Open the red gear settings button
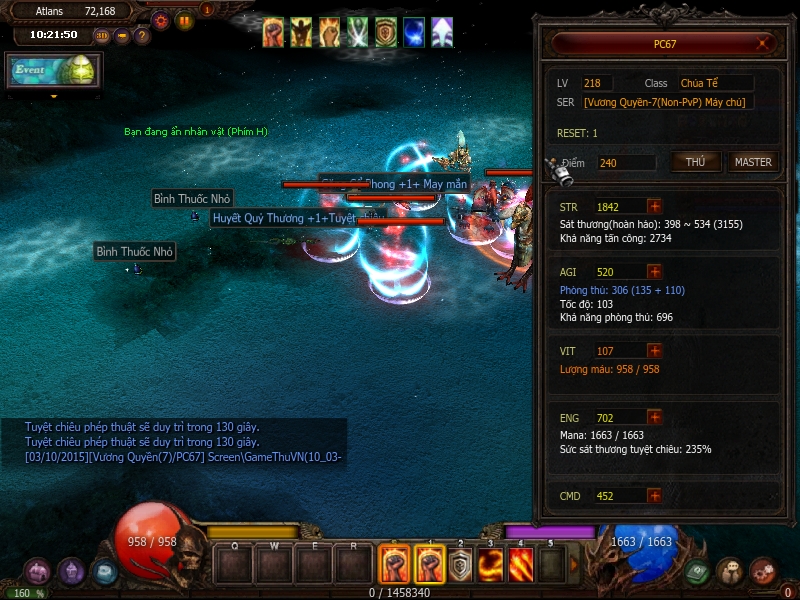 (x=160, y=20)
